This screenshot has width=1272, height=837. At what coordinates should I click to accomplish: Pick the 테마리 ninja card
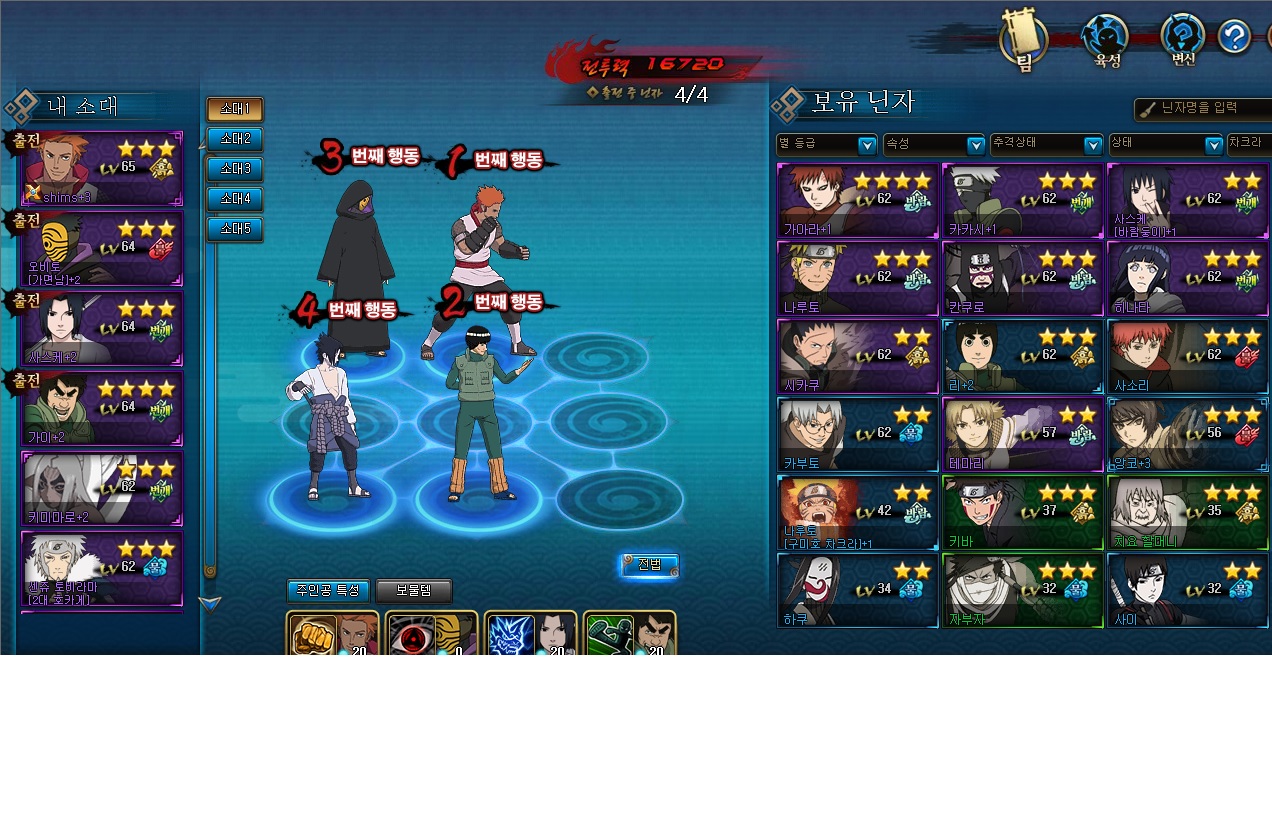1022,435
